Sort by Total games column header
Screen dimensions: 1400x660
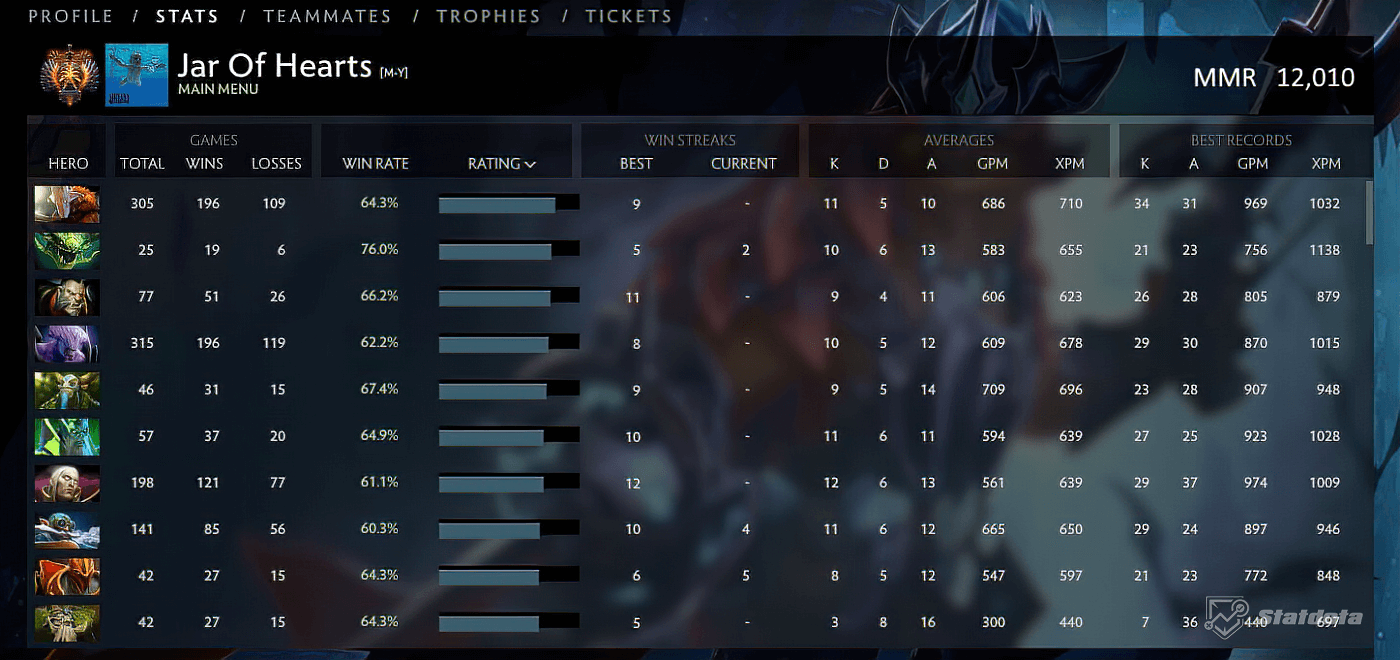click(142, 163)
